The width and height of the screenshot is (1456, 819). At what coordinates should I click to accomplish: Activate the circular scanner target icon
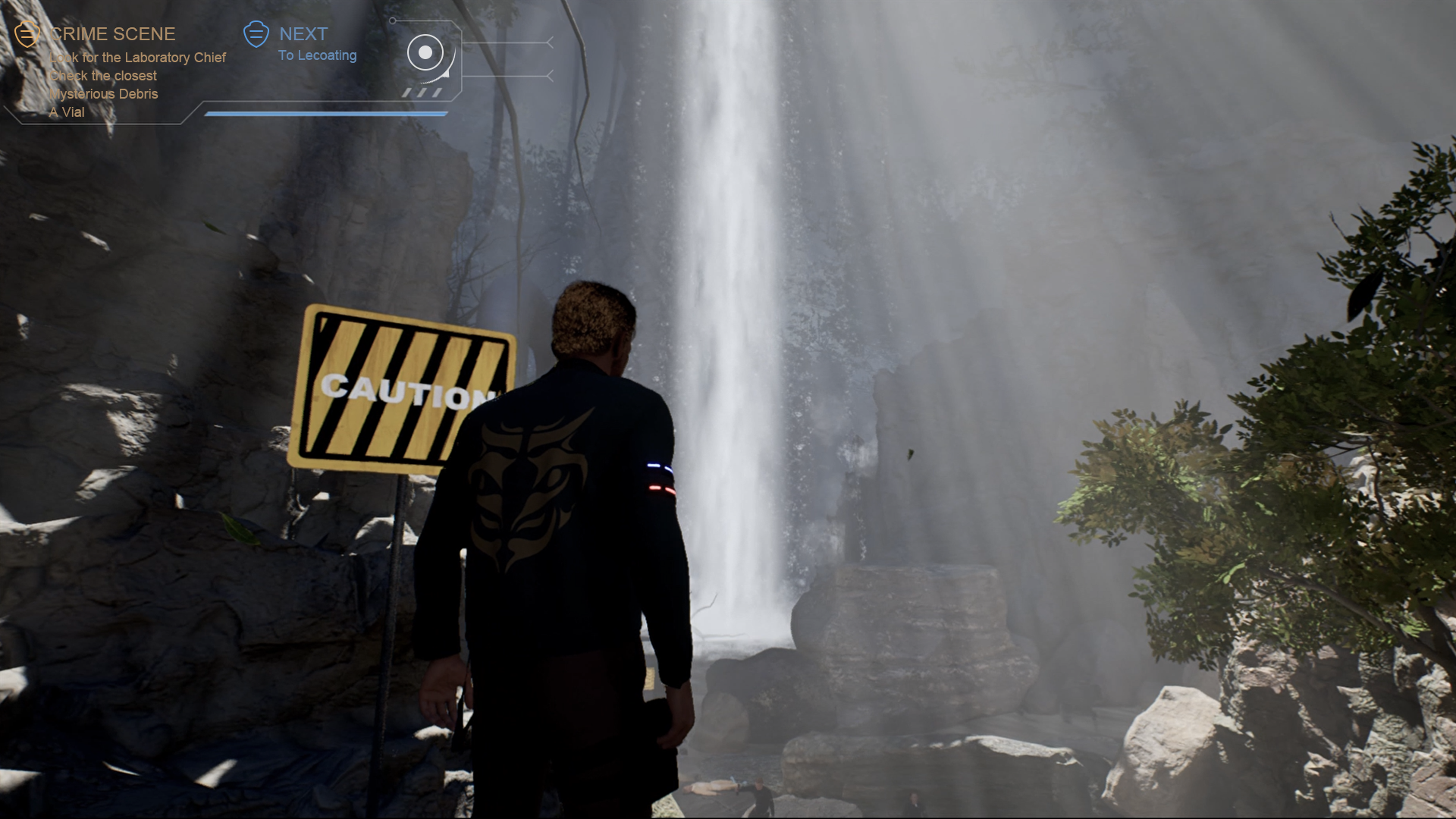pyautogui.click(x=425, y=52)
